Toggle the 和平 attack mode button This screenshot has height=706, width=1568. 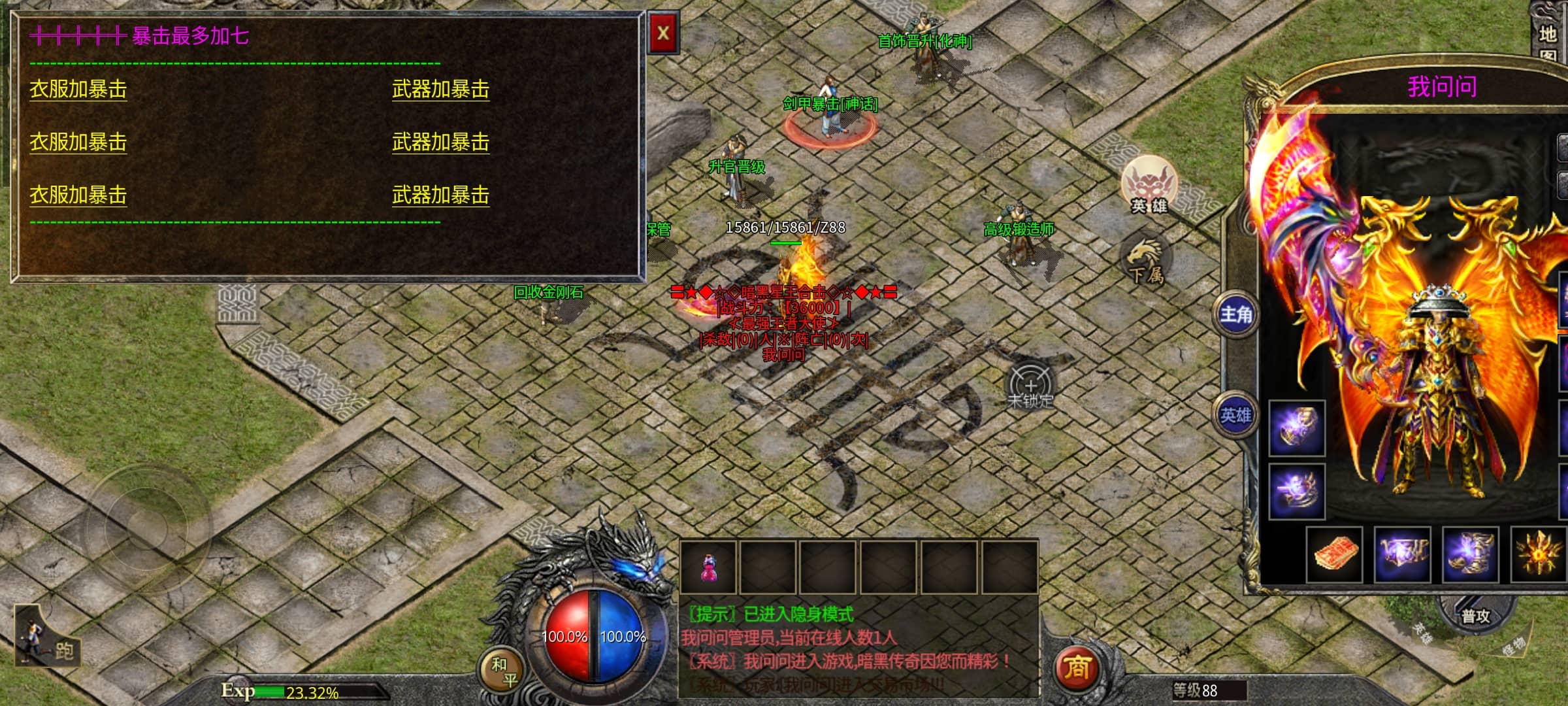point(504,671)
